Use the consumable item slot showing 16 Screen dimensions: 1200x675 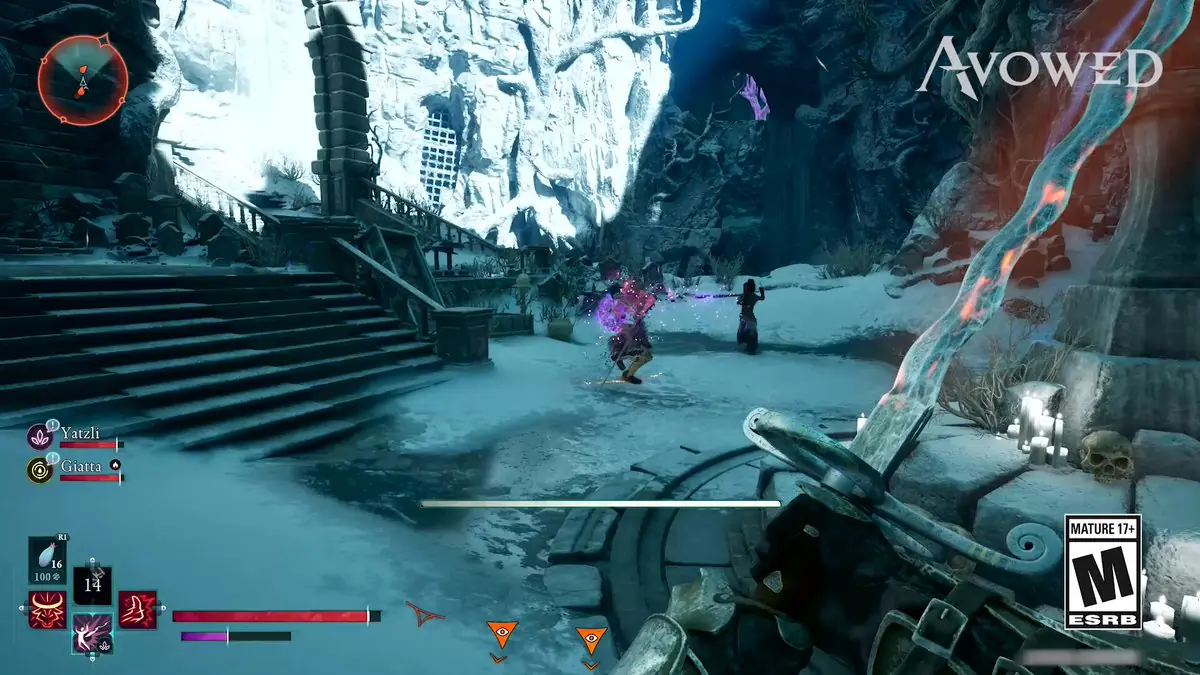click(47, 560)
